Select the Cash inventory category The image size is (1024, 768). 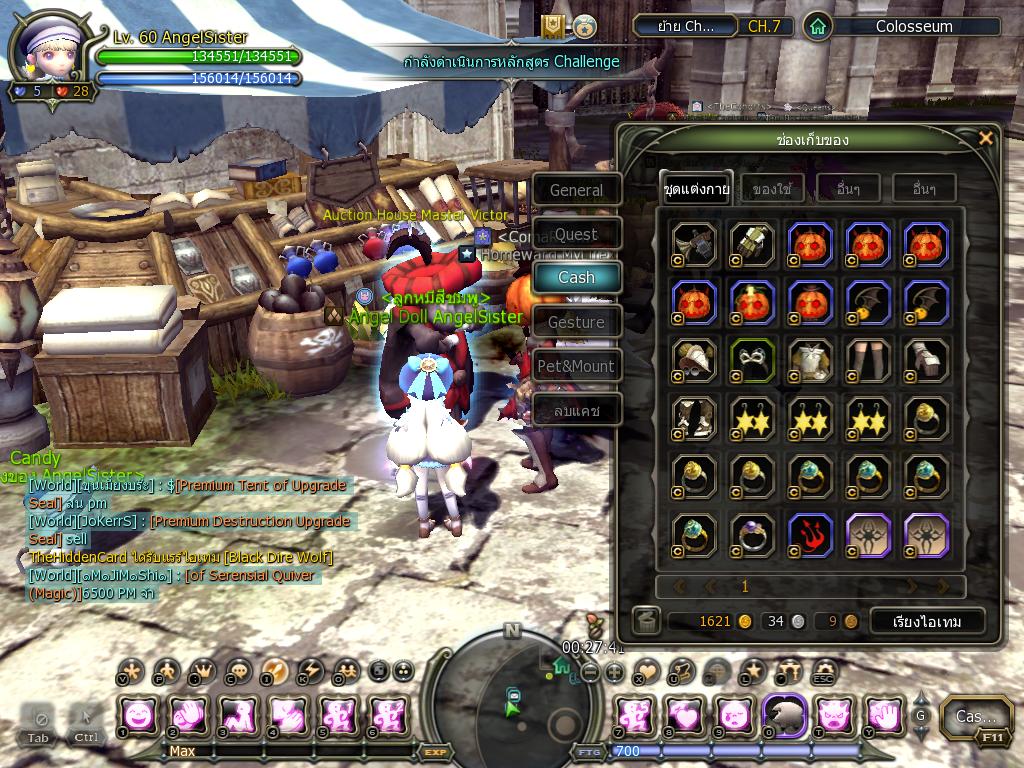coord(576,278)
